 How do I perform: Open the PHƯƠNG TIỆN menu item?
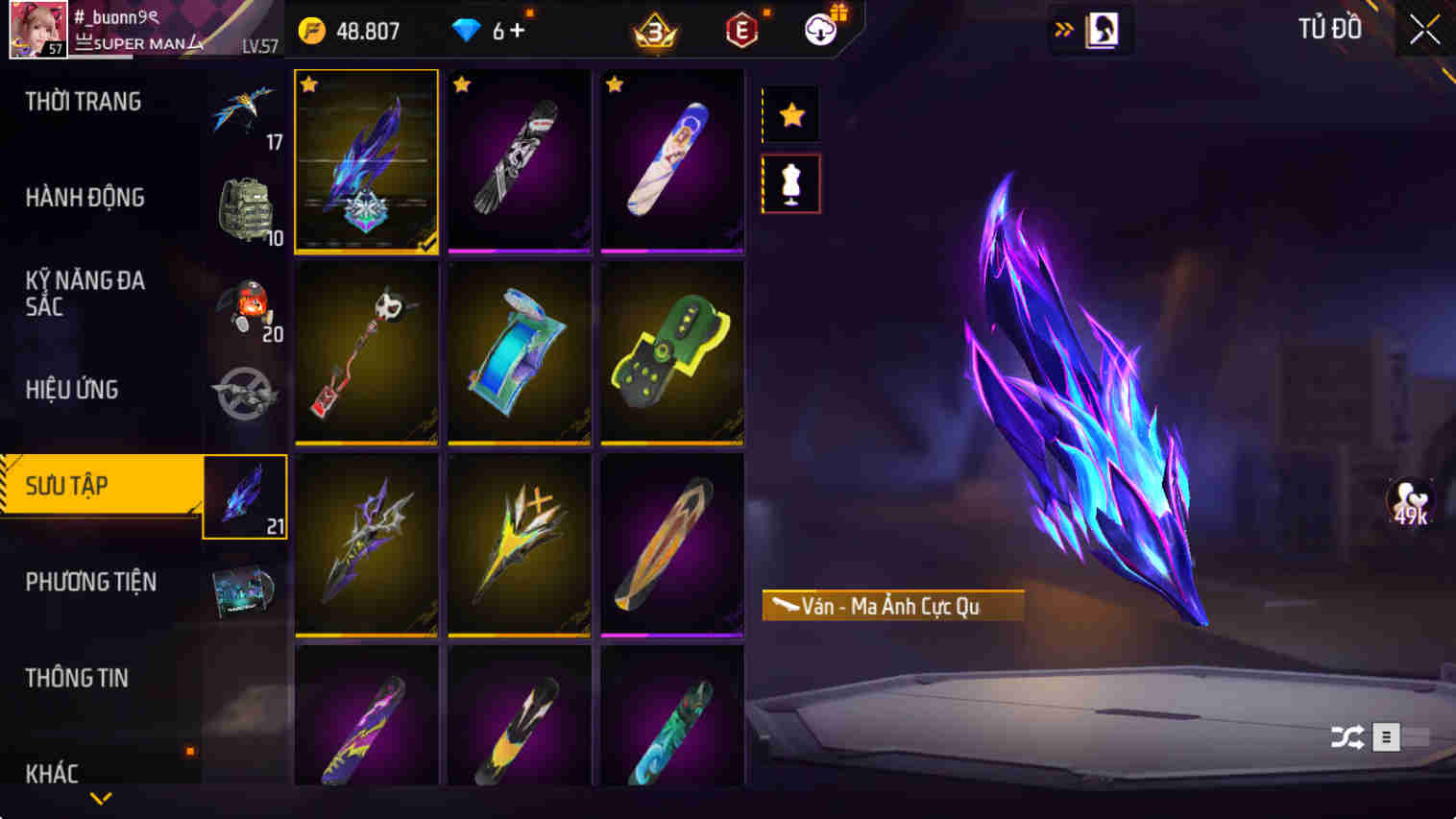tap(92, 582)
